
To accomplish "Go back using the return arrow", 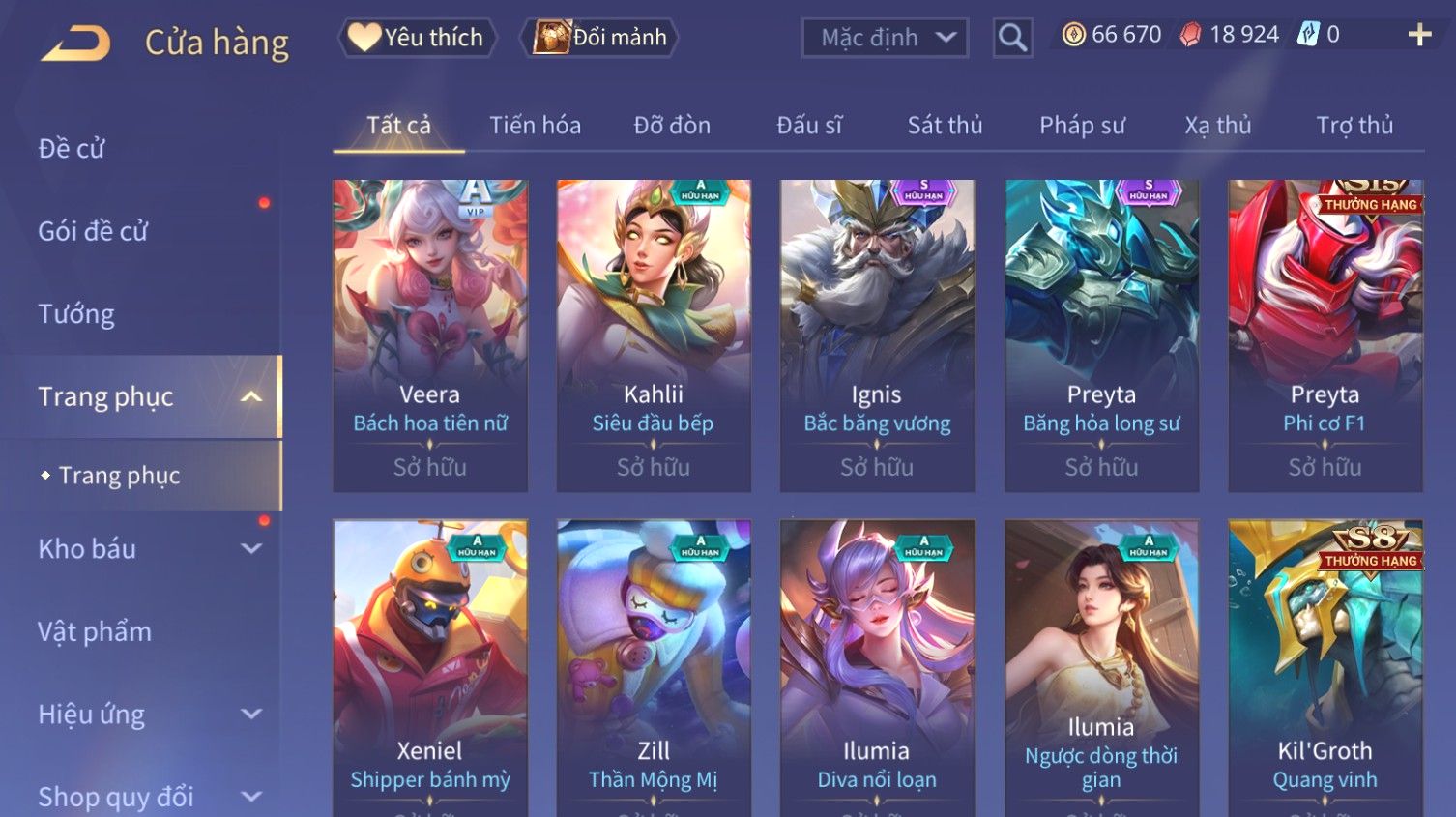I will [76, 43].
